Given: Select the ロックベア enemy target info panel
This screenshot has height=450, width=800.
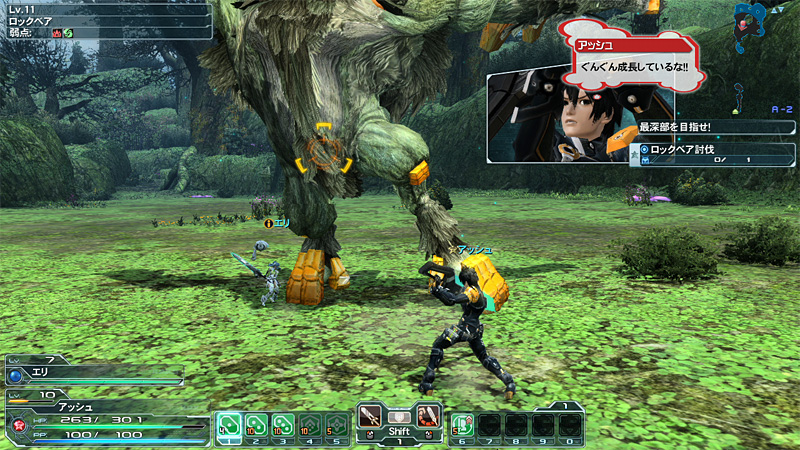Looking at the screenshot, I should (x=105, y=20).
